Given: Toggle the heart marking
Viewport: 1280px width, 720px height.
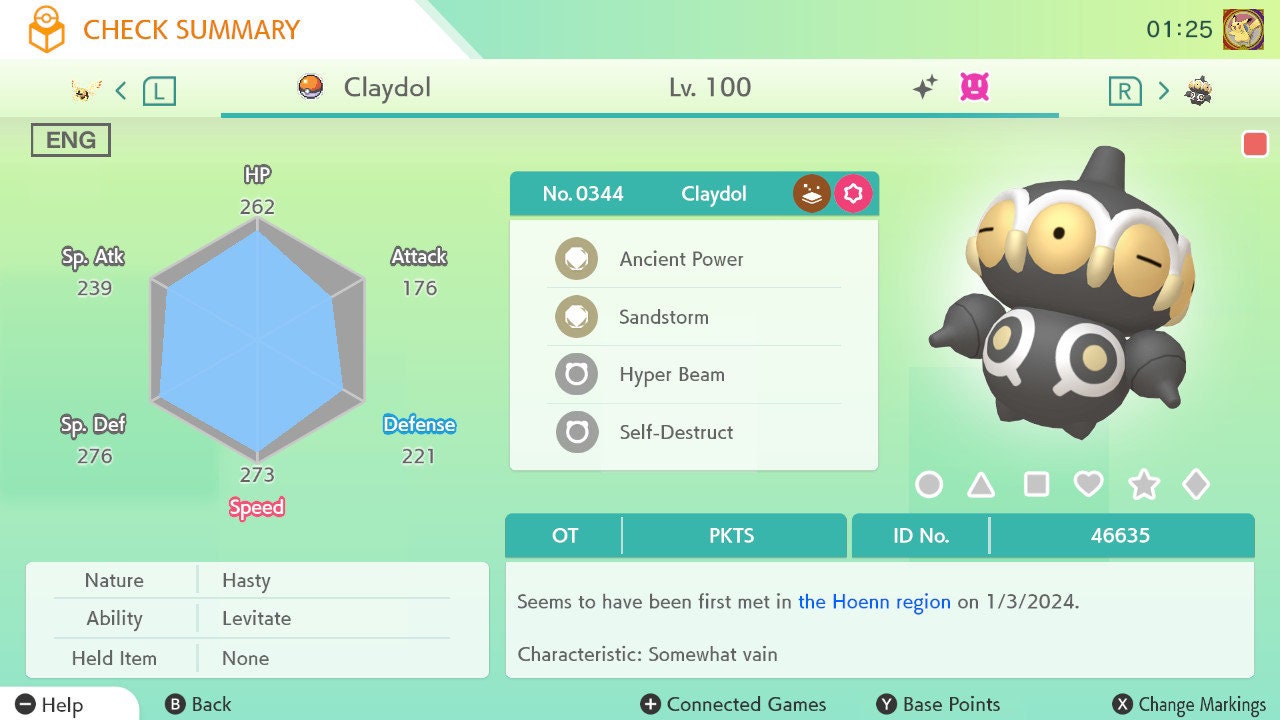Looking at the screenshot, I should point(1088,485).
